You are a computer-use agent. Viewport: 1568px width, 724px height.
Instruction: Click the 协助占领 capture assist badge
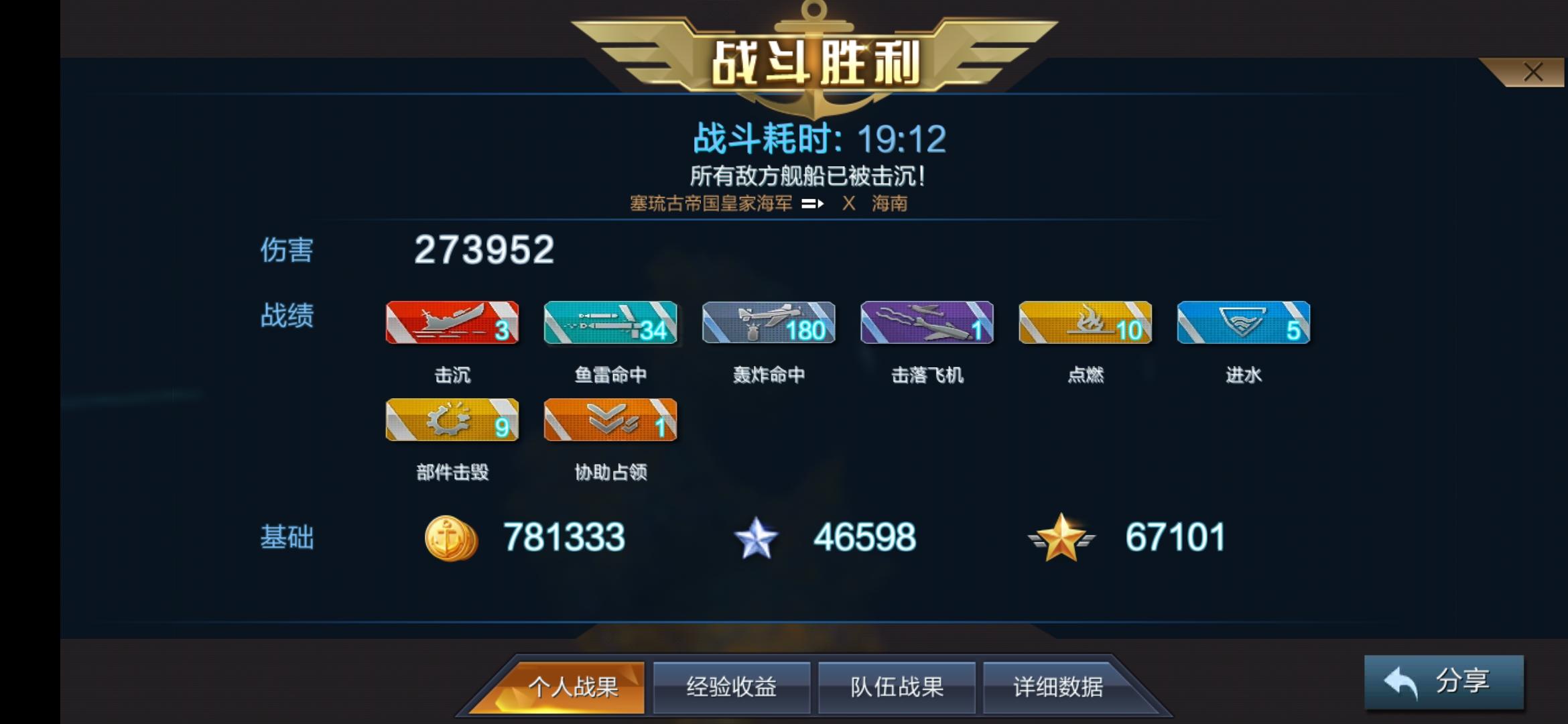click(x=610, y=421)
